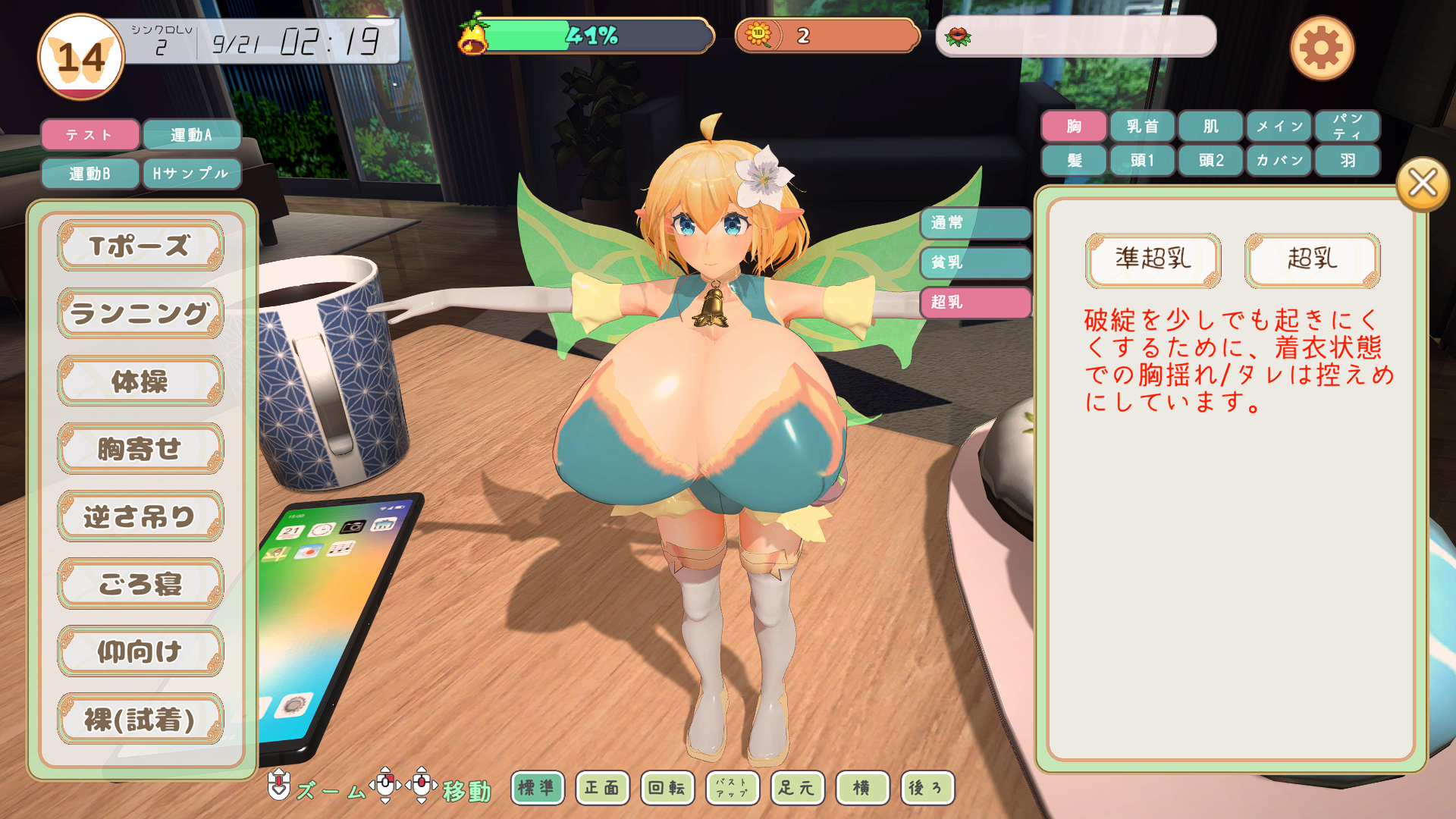1456x819 pixels.
Task: Toggle the 回転 camera mode
Action: tap(667, 788)
